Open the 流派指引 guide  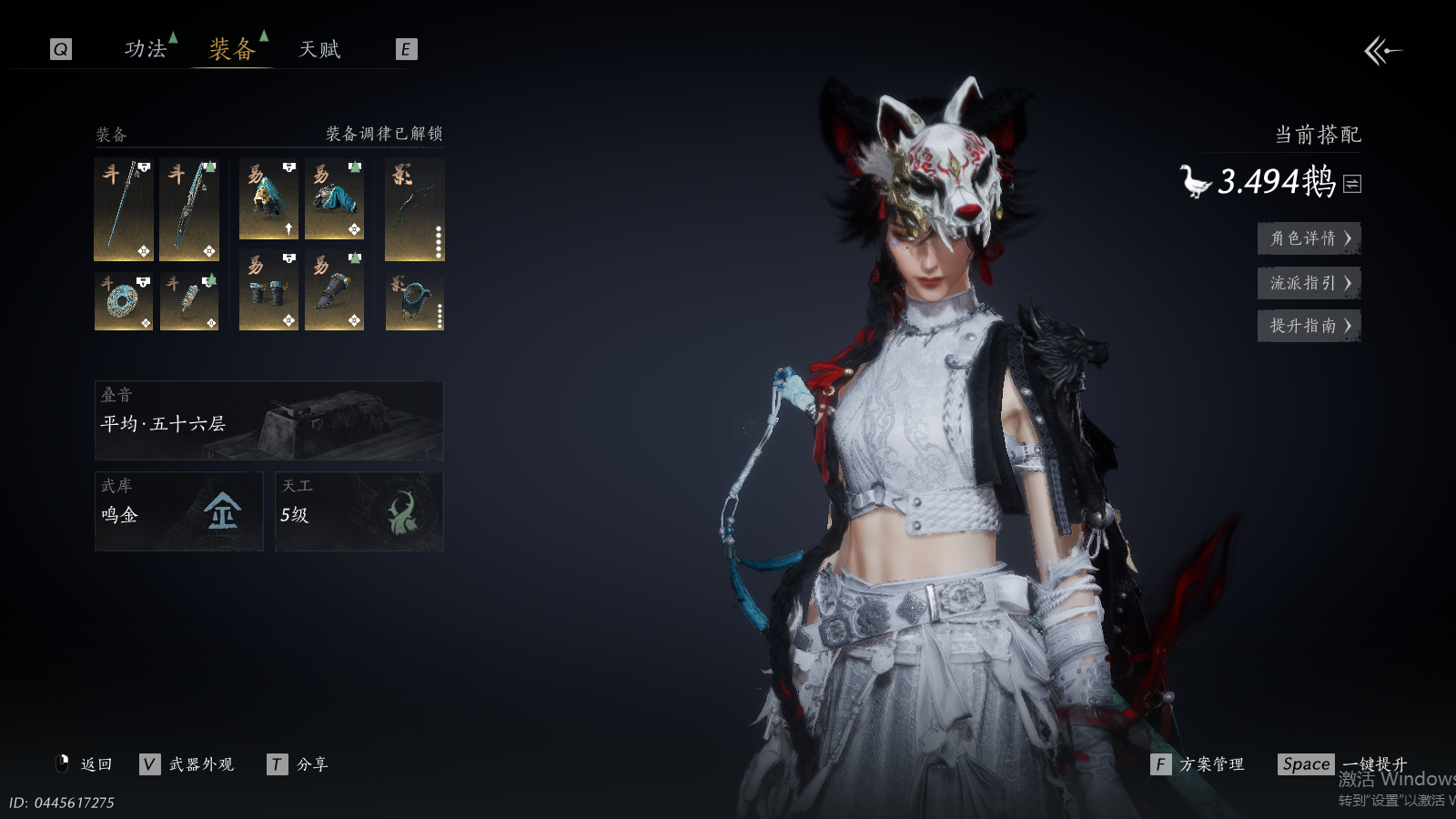pyautogui.click(x=1309, y=283)
